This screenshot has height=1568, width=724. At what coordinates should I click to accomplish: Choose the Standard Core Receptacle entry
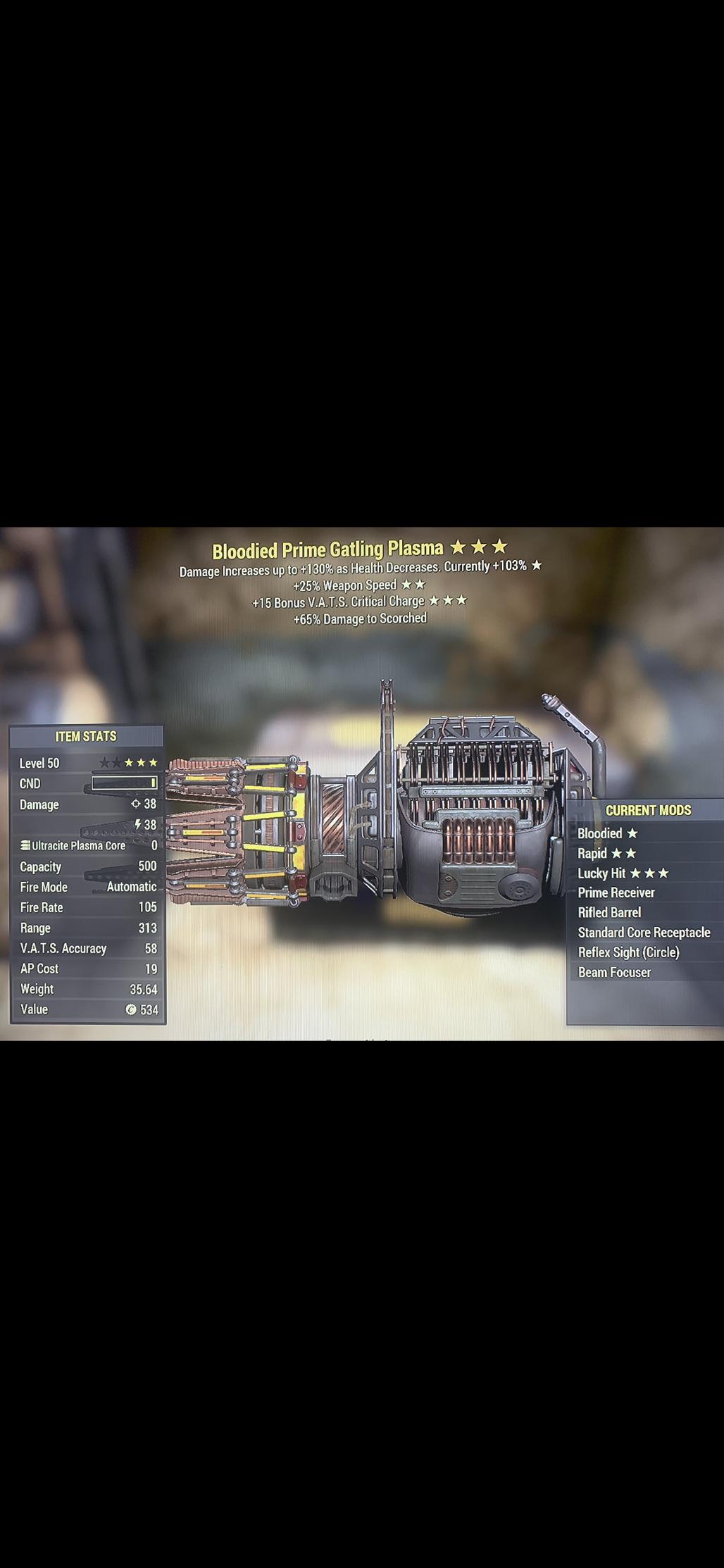tap(644, 932)
